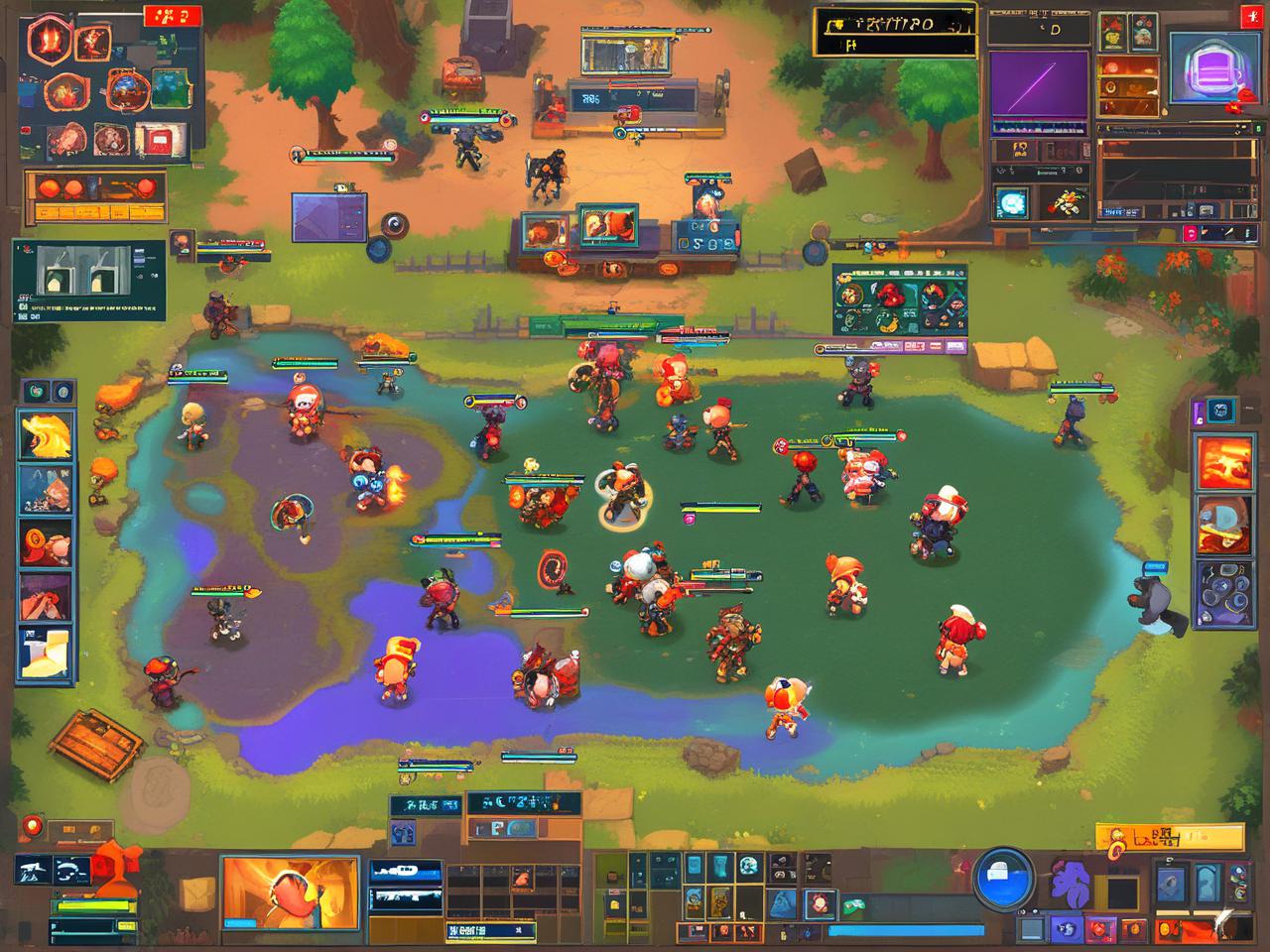Select the flame hexagon ability icon

(x=46, y=40)
